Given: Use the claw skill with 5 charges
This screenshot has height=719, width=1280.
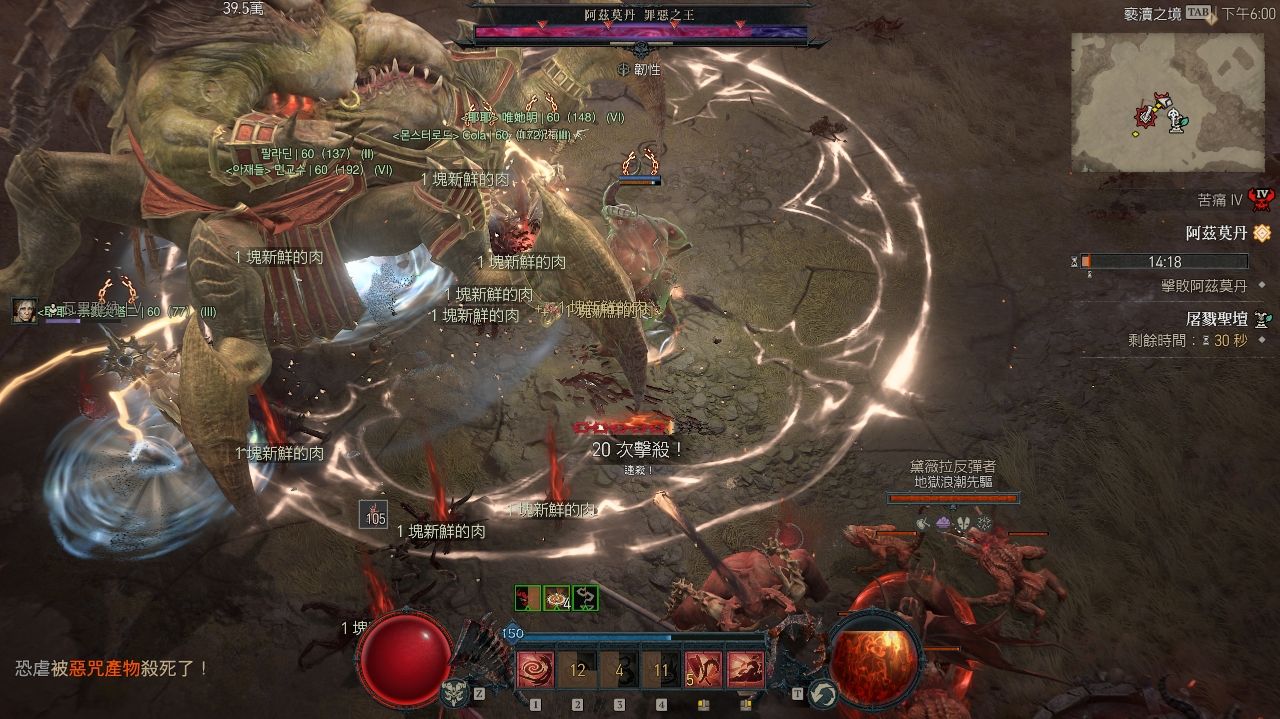Looking at the screenshot, I should 703,669.
